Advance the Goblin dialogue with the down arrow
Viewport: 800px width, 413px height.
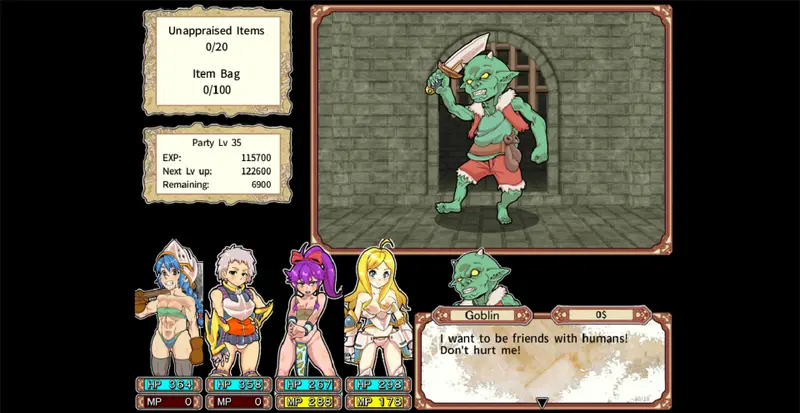click(x=542, y=403)
